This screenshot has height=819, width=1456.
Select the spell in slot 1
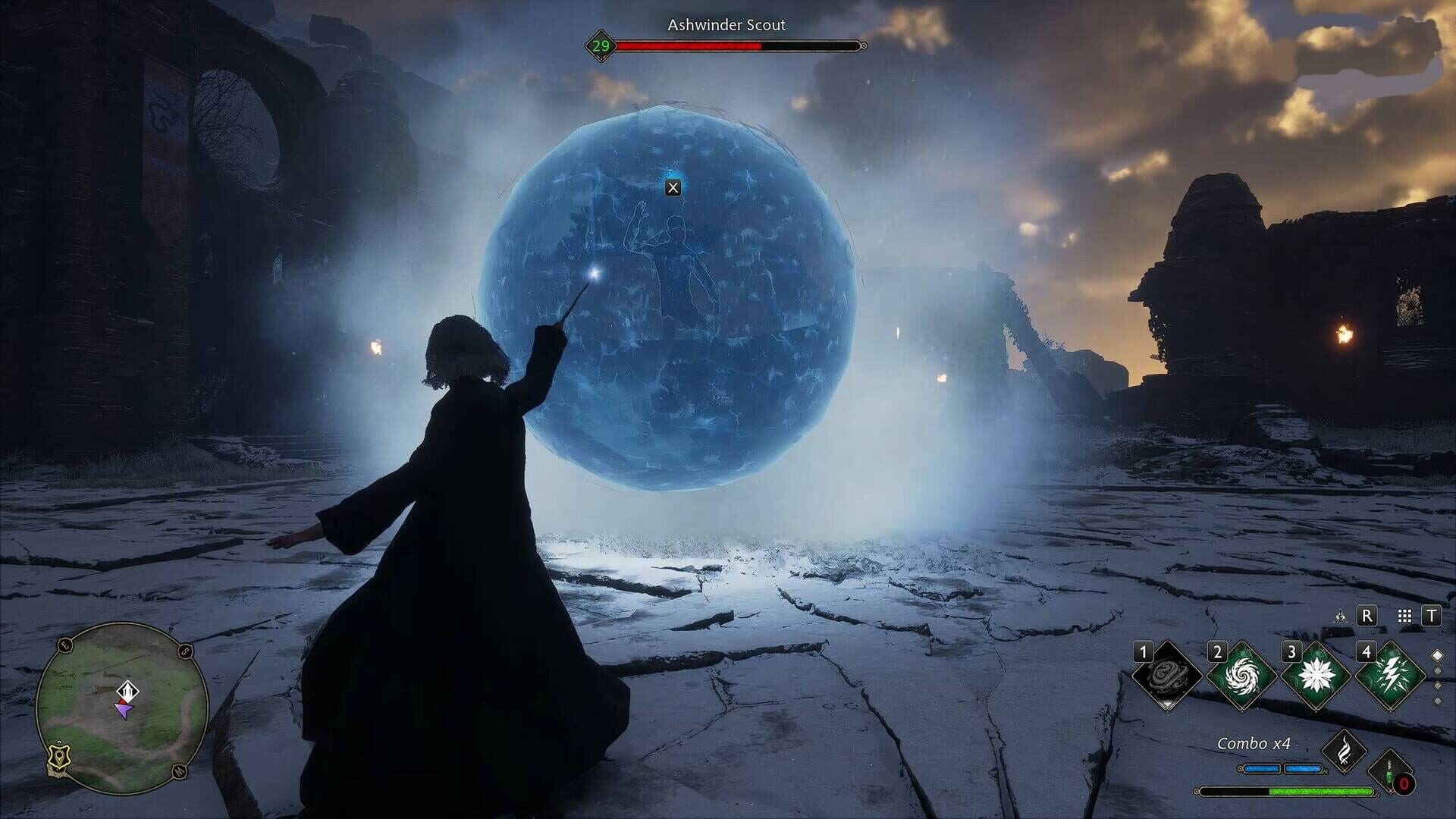coord(1167,673)
